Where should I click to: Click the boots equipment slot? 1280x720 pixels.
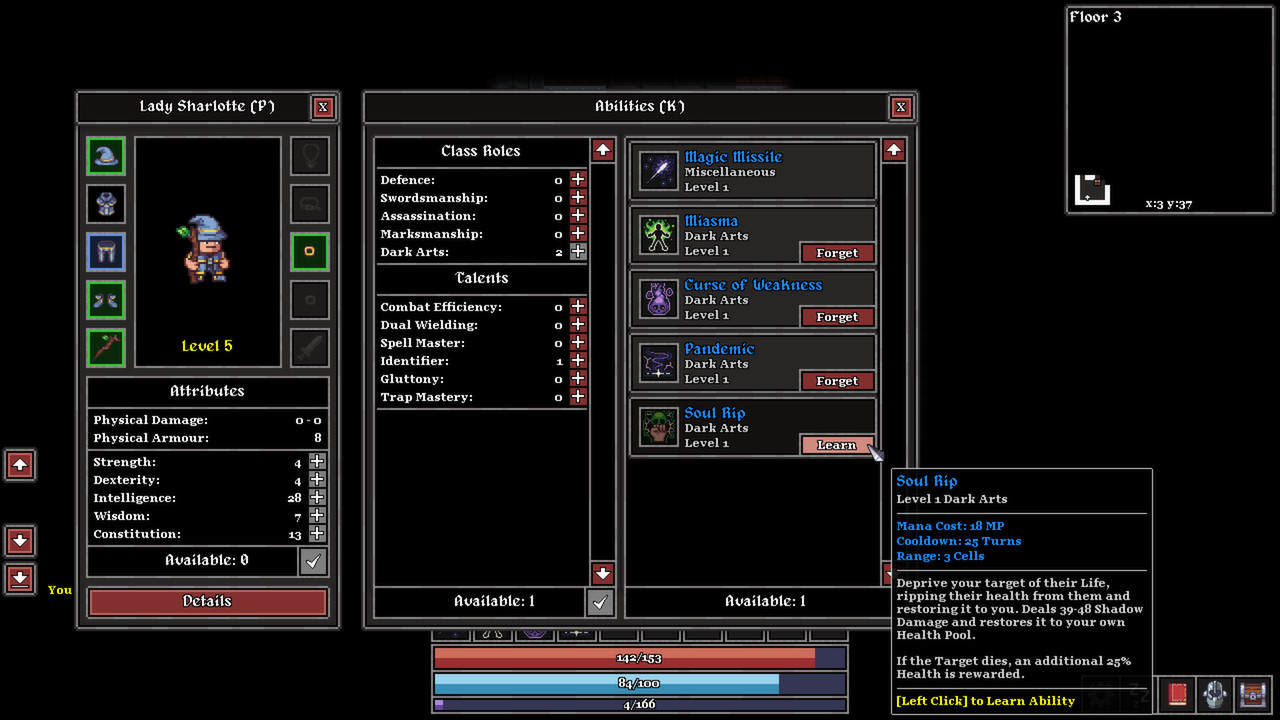(105, 298)
